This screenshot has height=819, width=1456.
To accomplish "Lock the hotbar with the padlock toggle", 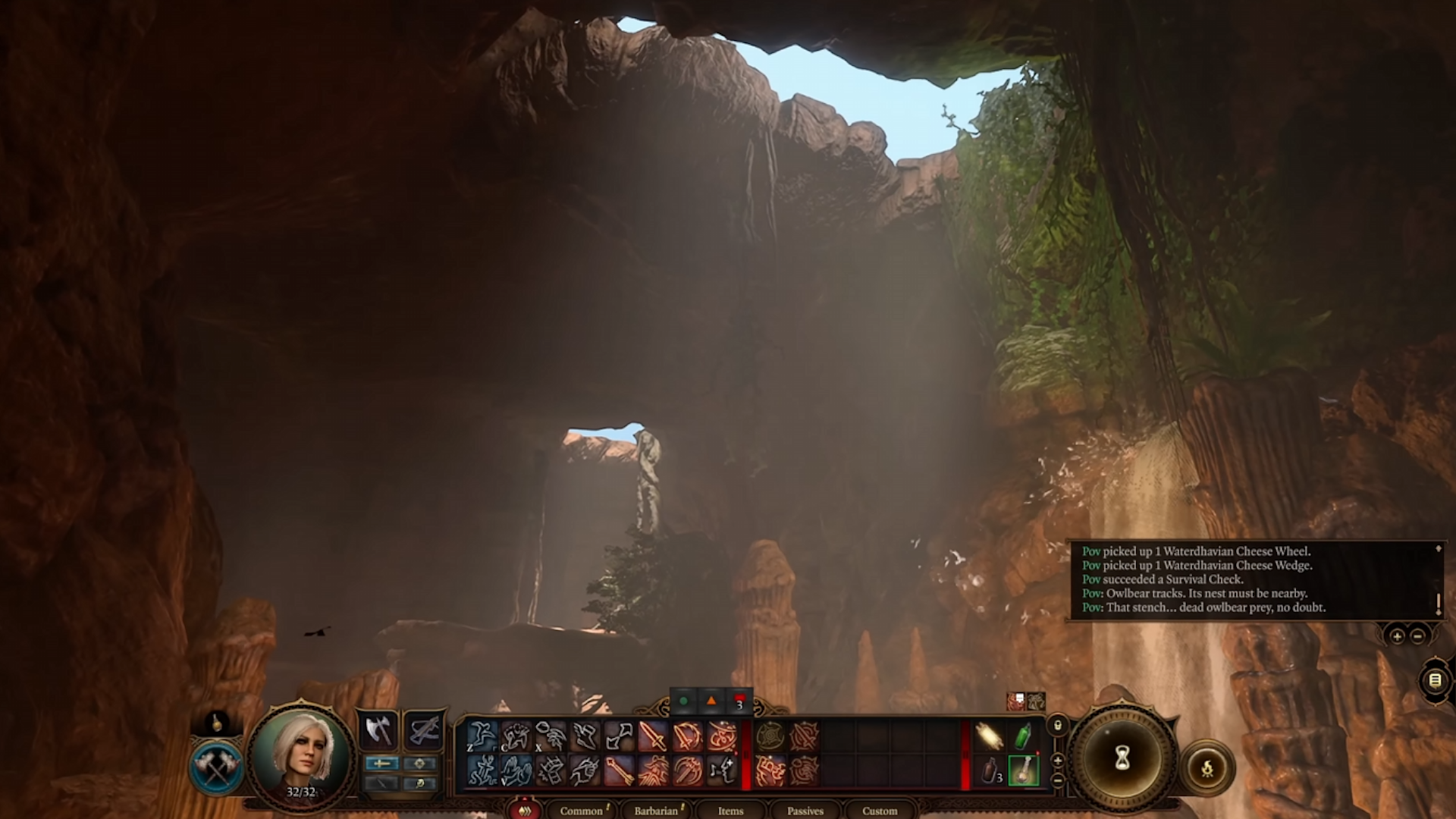I will 1058,726.
